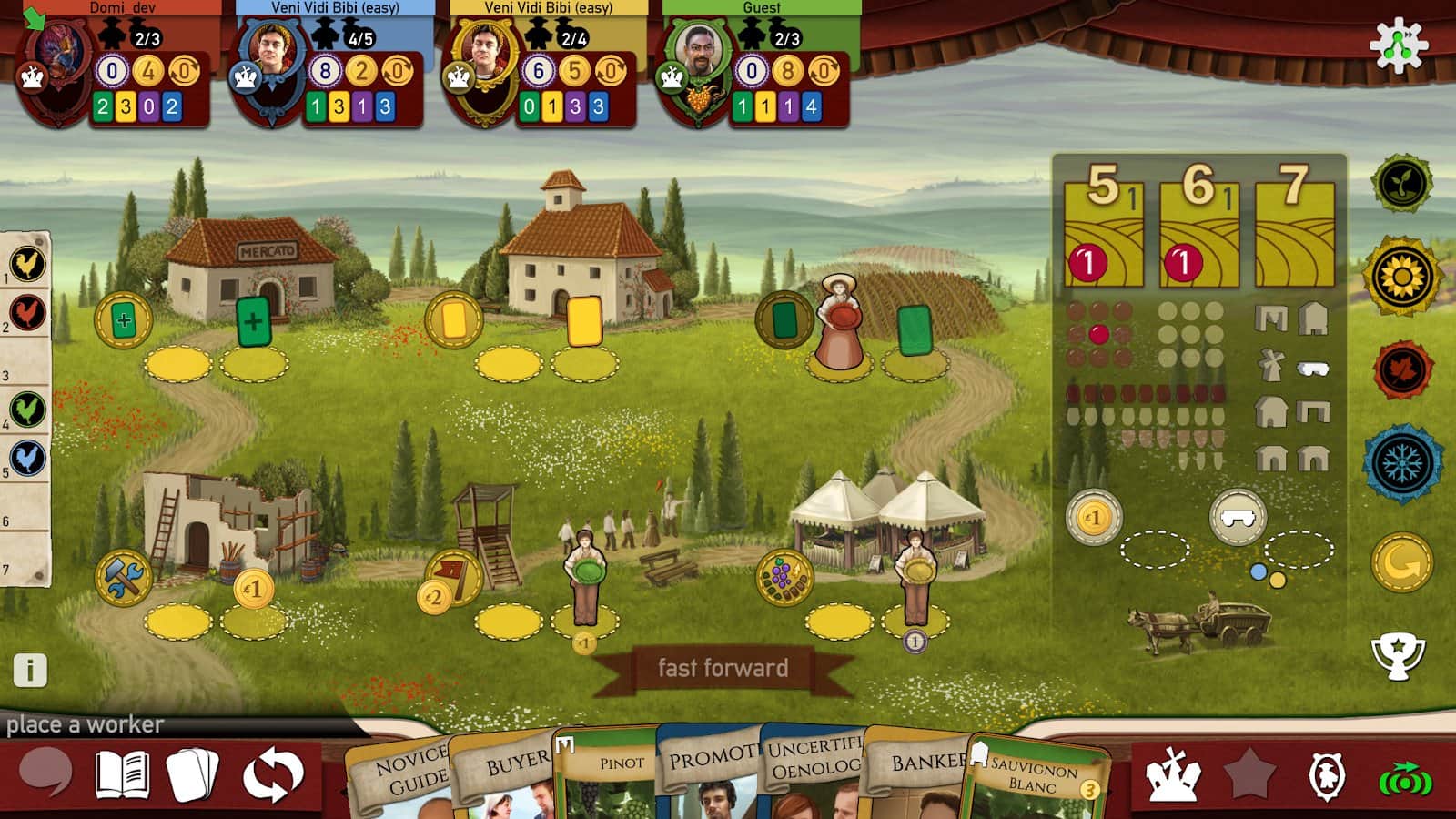Screen dimensions: 1456x819
Task: Switch to the spring season icon
Action: click(x=1401, y=183)
